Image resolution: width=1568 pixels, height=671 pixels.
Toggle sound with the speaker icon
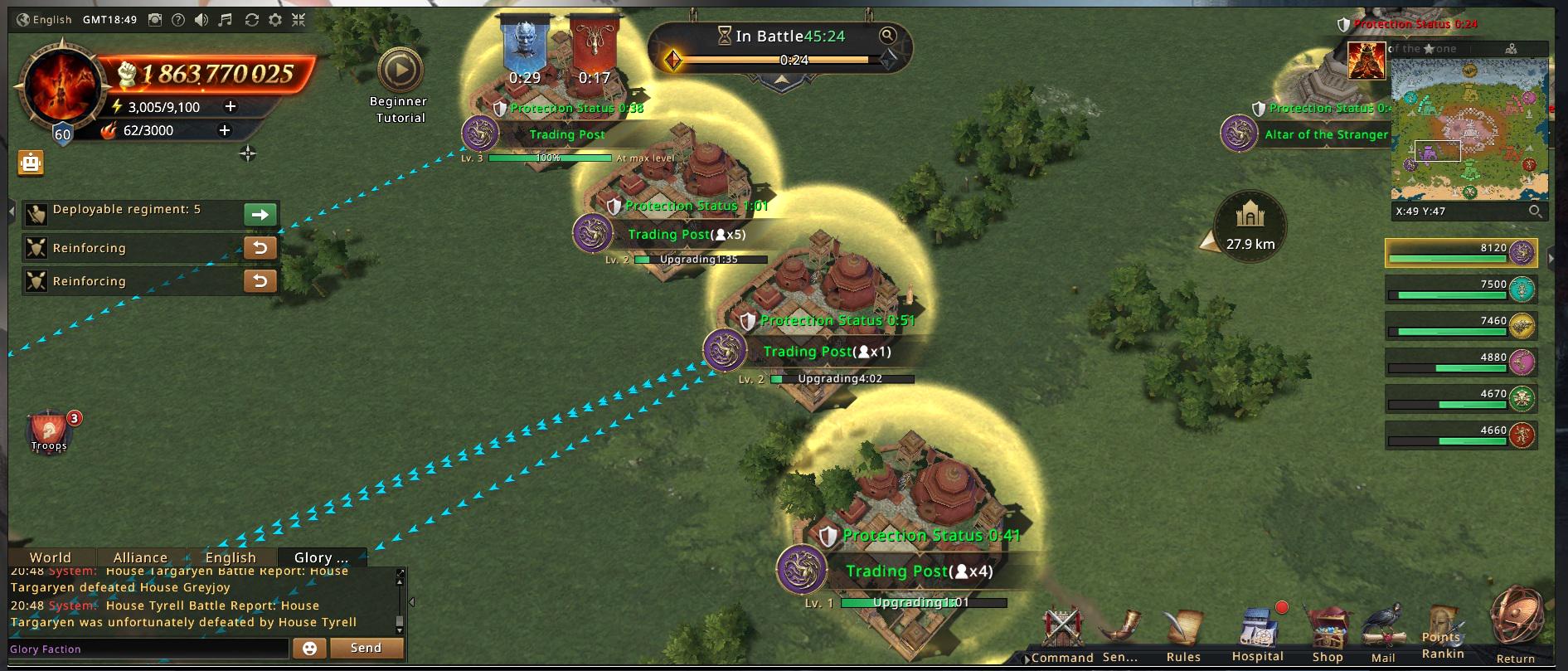pos(201,20)
